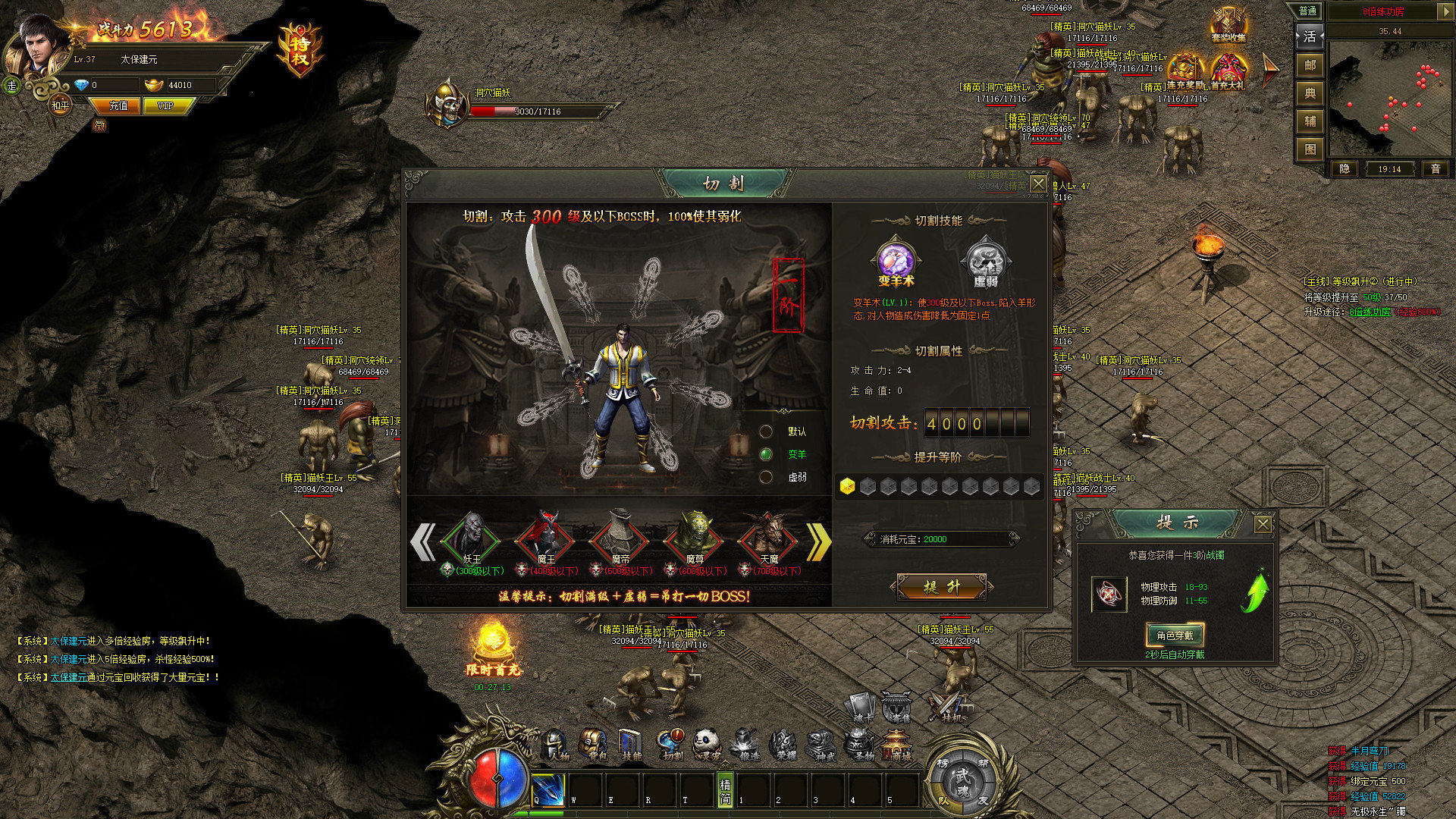Open the 邮 mail button beside minimap
This screenshot has height=819, width=1456.
[1310, 65]
